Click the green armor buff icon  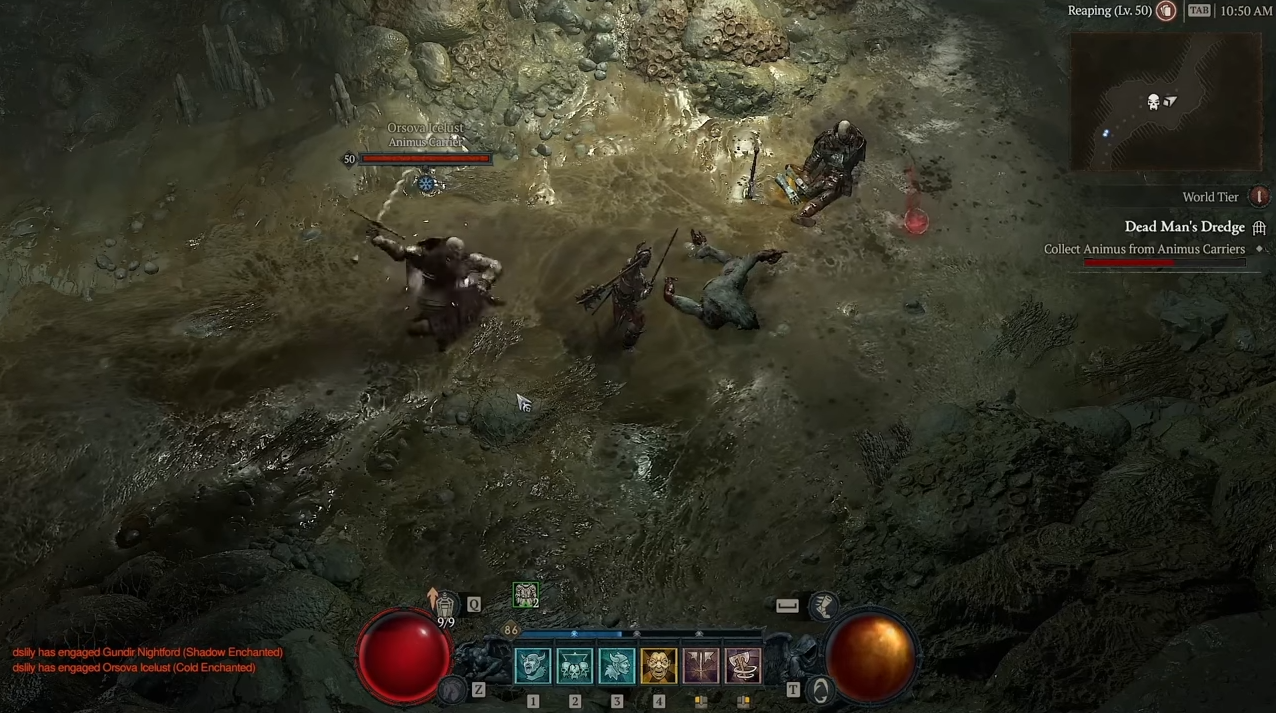pyautogui.click(x=525, y=595)
